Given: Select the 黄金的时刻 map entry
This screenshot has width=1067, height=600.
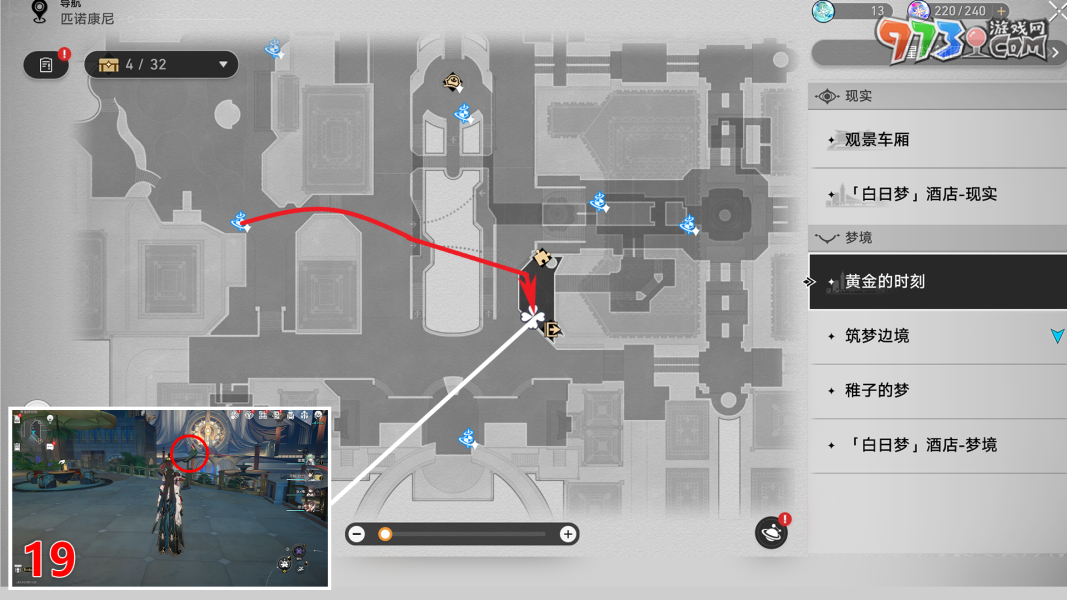Looking at the screenshot, I should (885, 282).
